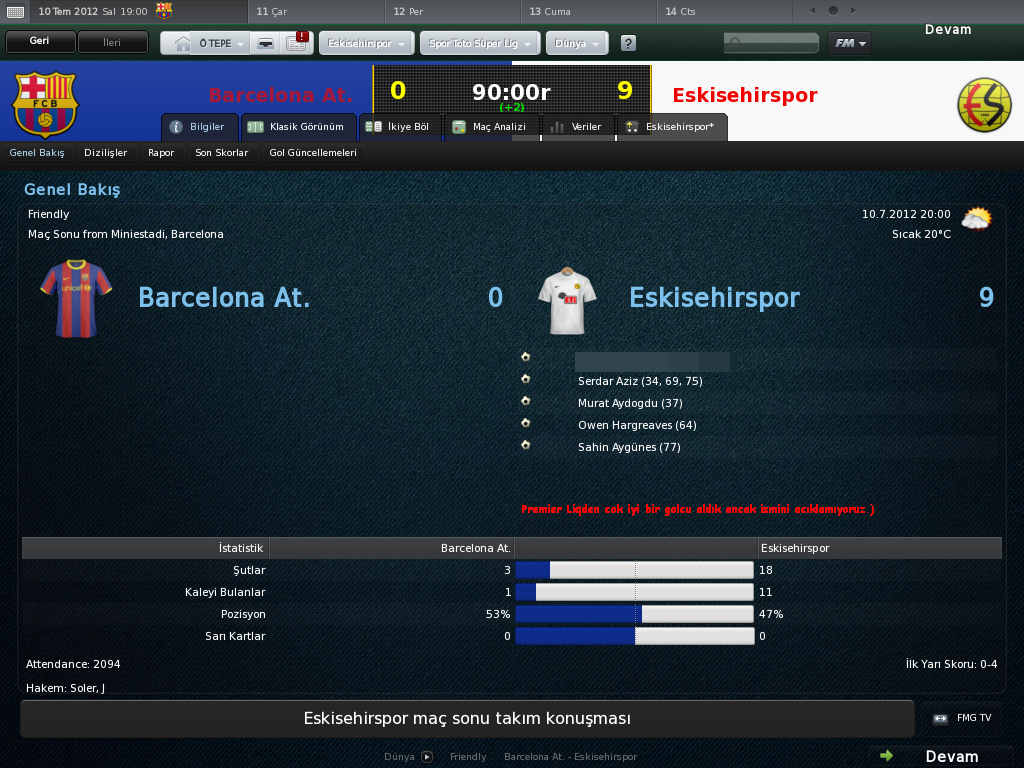Switch to the Klasik Görünüm tab
1024x768 pixels.
tap(298, 127)
